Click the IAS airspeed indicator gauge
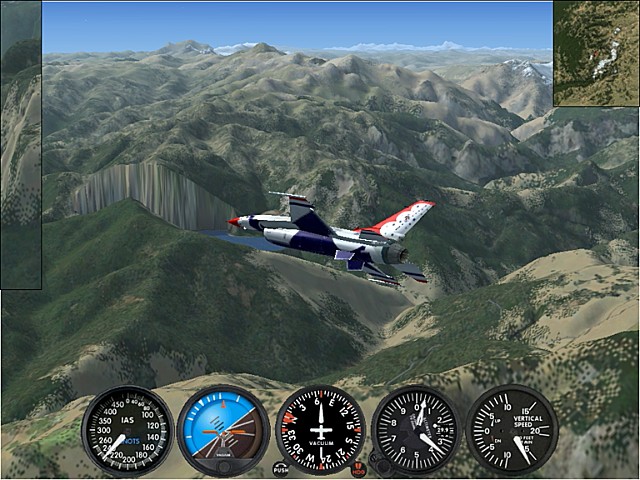This screenshot has width=640, height=480. point(127,431)
